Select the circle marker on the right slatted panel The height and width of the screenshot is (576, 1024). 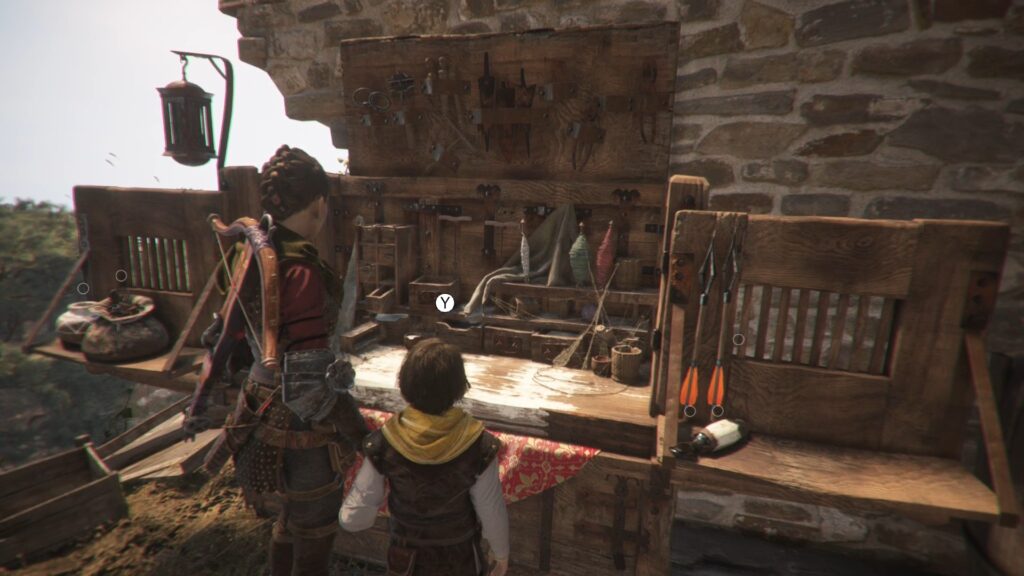click(x=738, y=339)
